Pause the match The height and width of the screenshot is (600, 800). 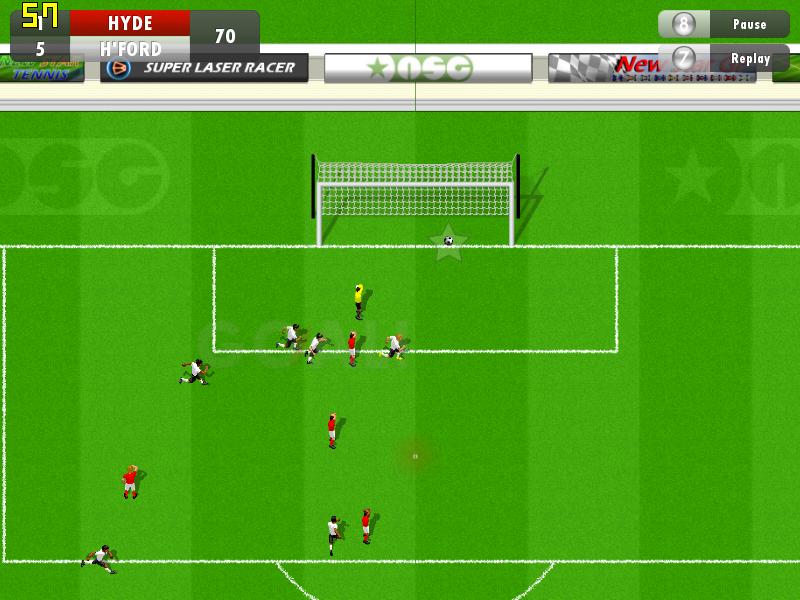724,24
